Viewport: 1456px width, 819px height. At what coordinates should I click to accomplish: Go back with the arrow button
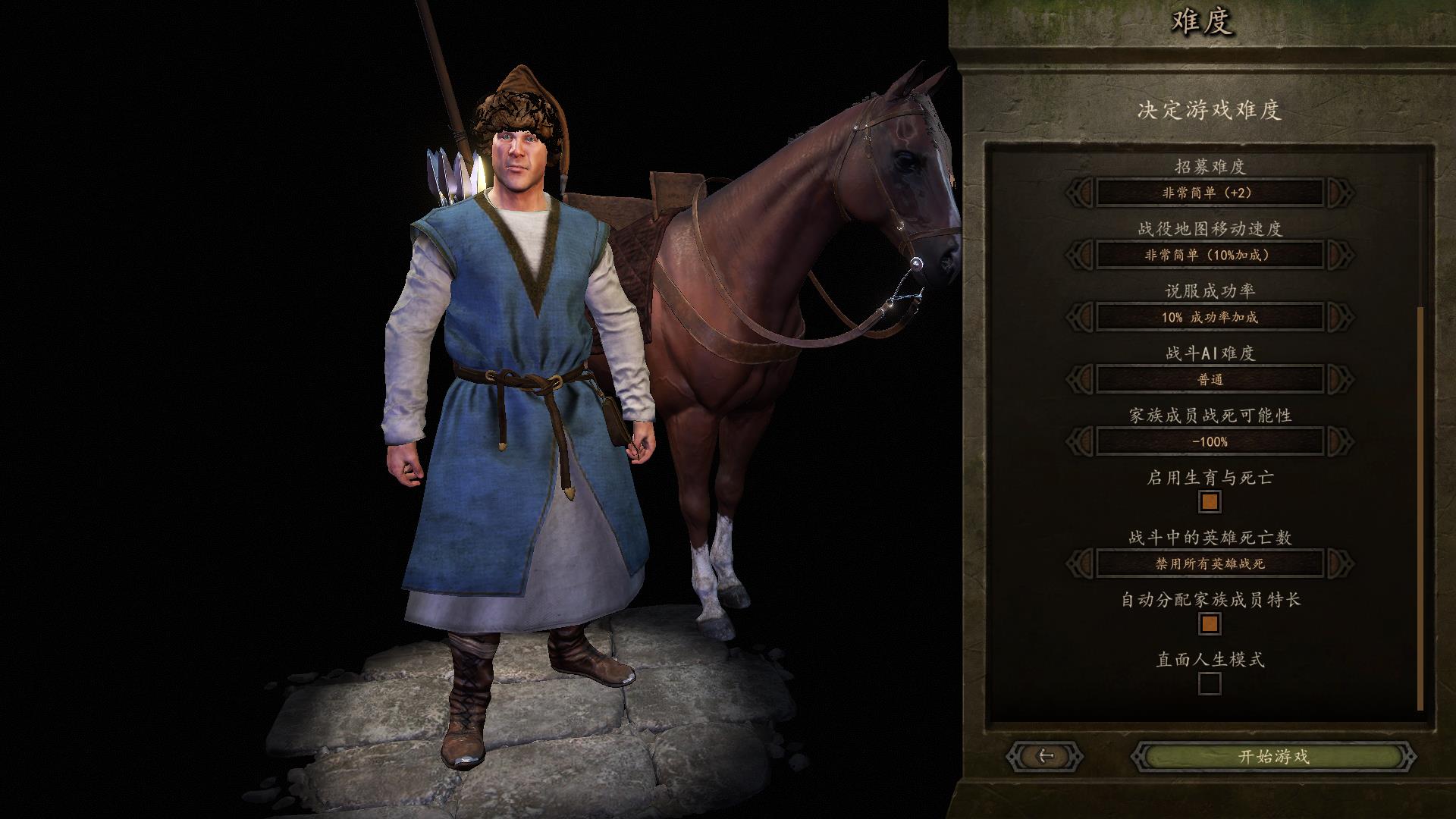[x=1045, y=756]
